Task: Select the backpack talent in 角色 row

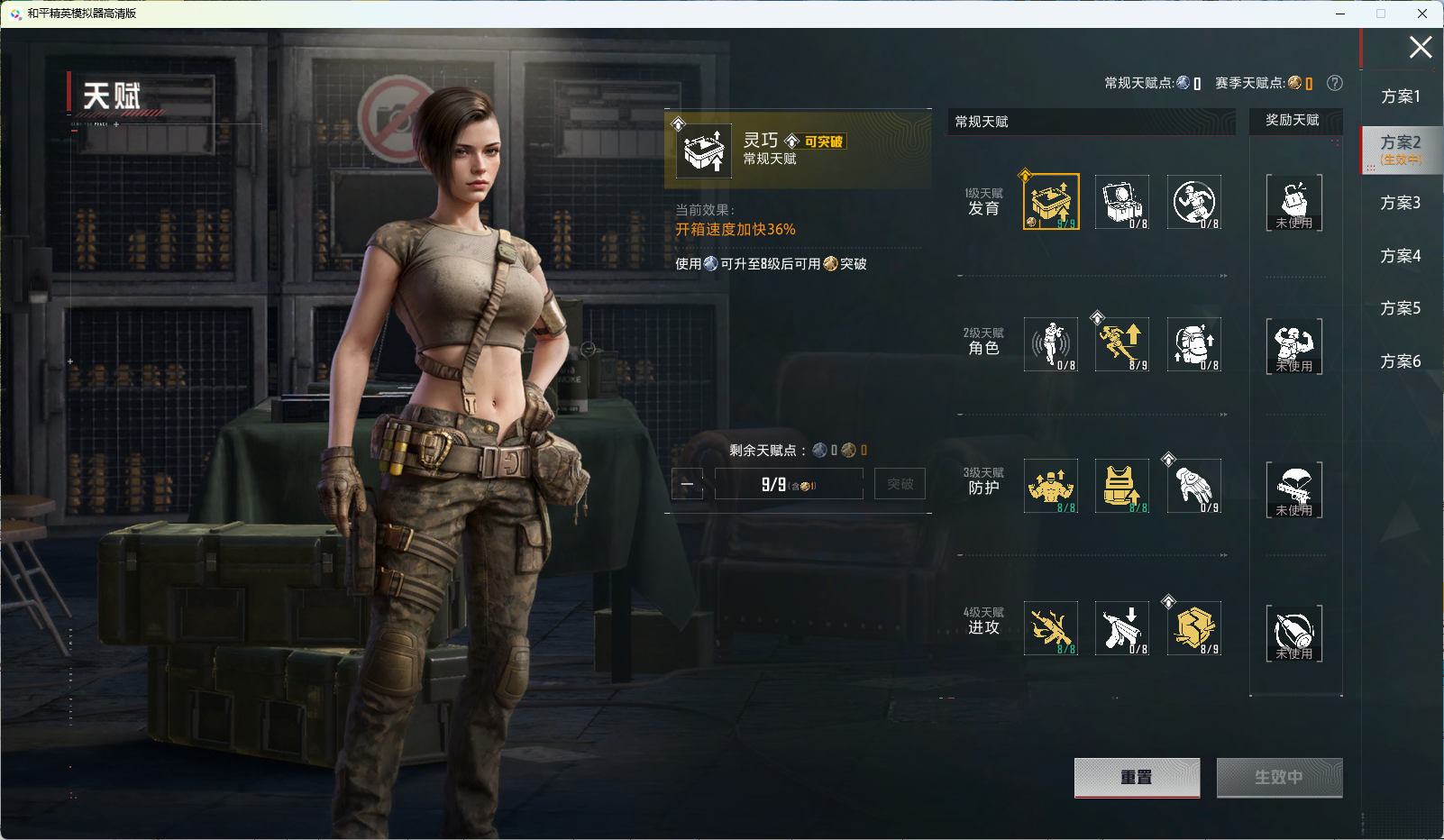Action: tap(1194, 343)
